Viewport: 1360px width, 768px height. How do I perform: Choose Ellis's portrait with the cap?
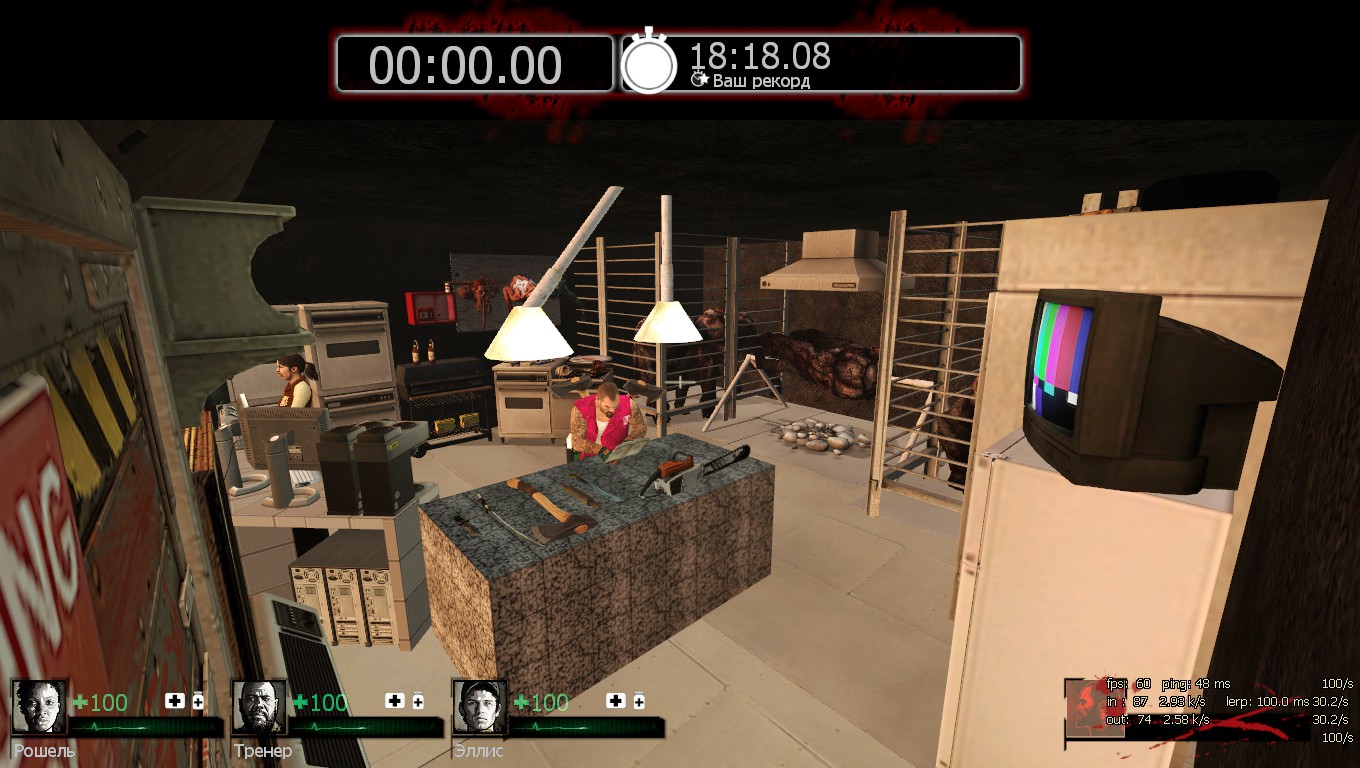coord(480,707)
